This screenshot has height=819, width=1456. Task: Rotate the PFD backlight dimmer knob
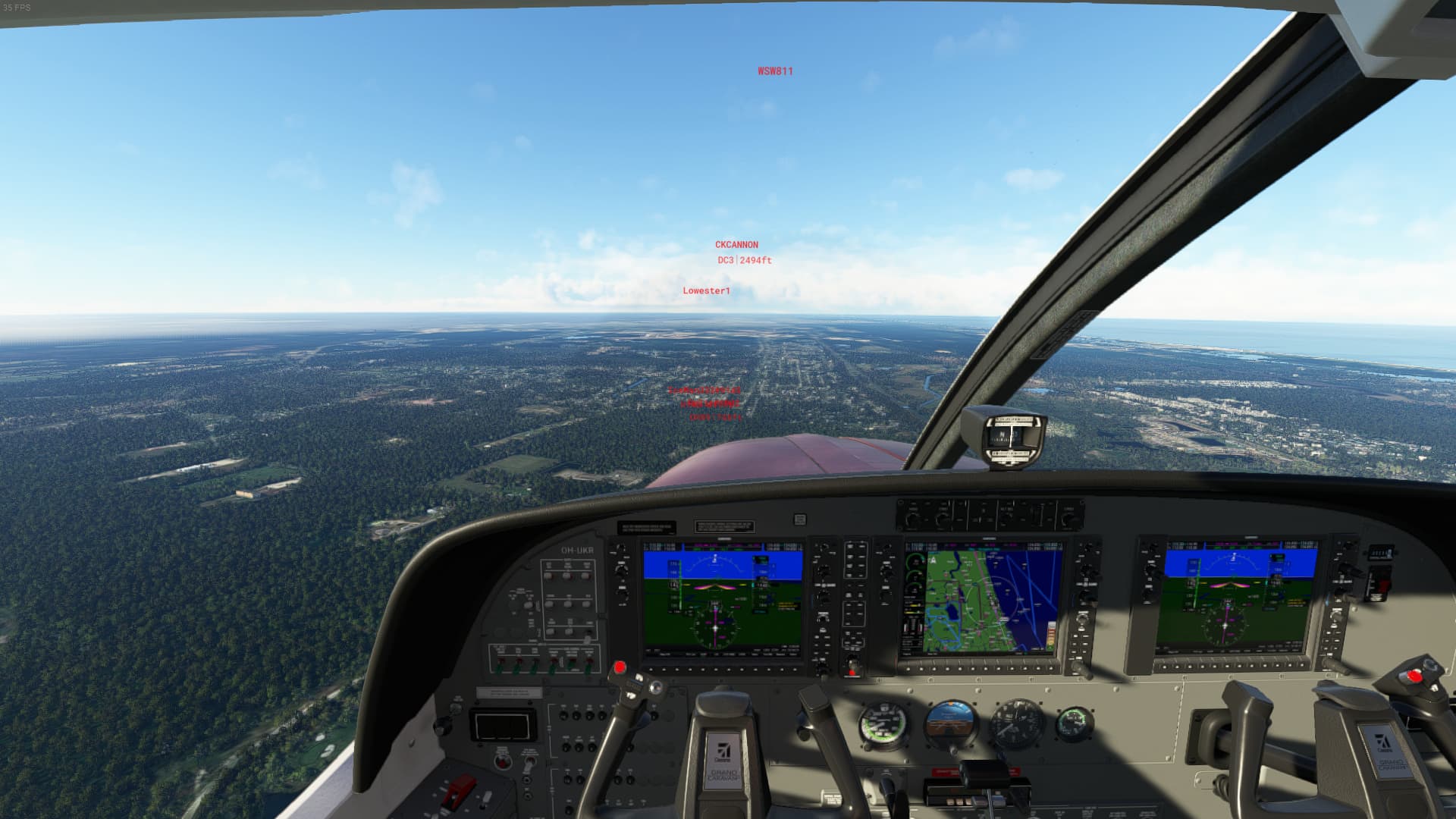click(x=529, y=604)
